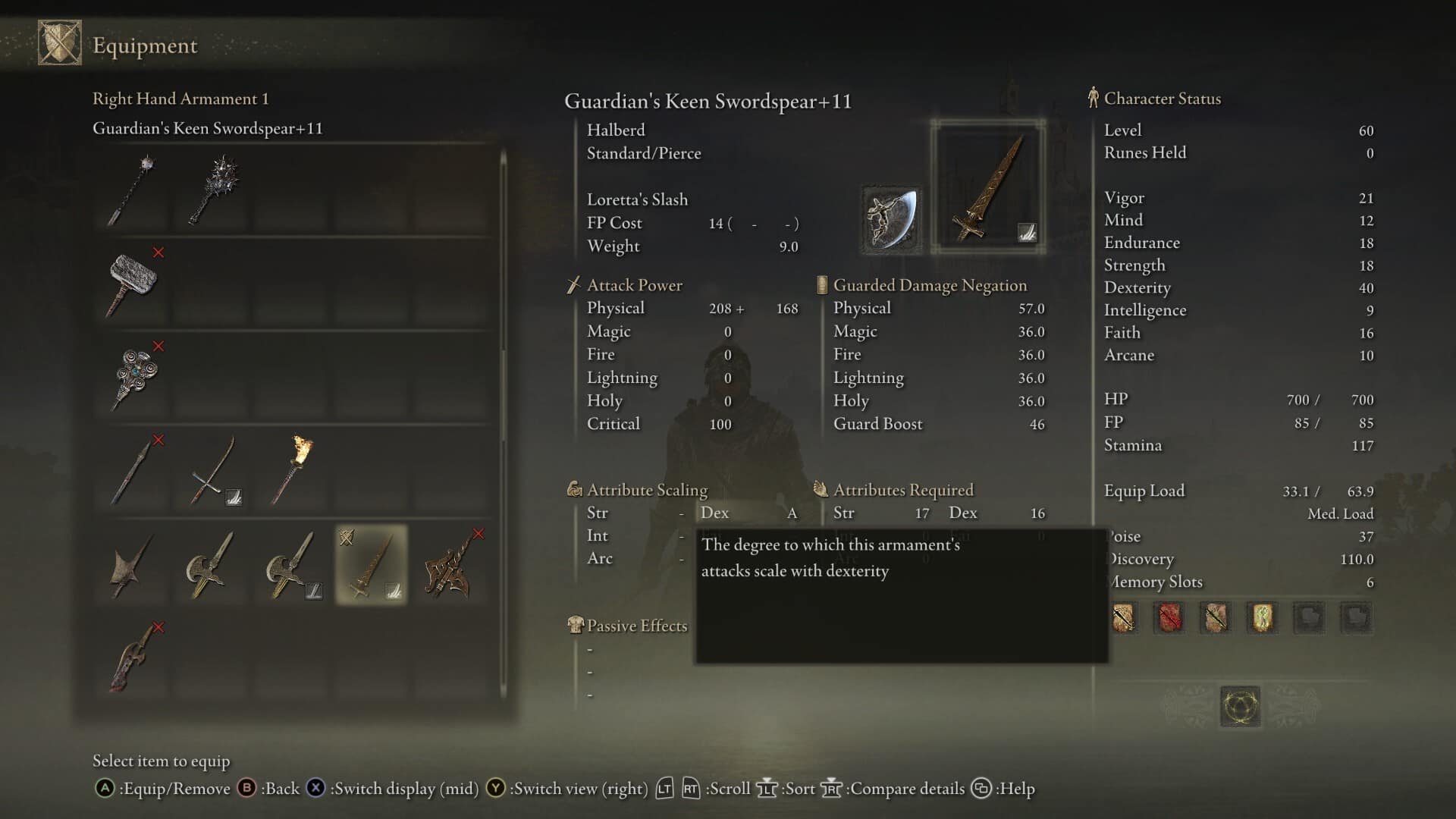Click the red smithing material slot icon

pos(1169,617)
